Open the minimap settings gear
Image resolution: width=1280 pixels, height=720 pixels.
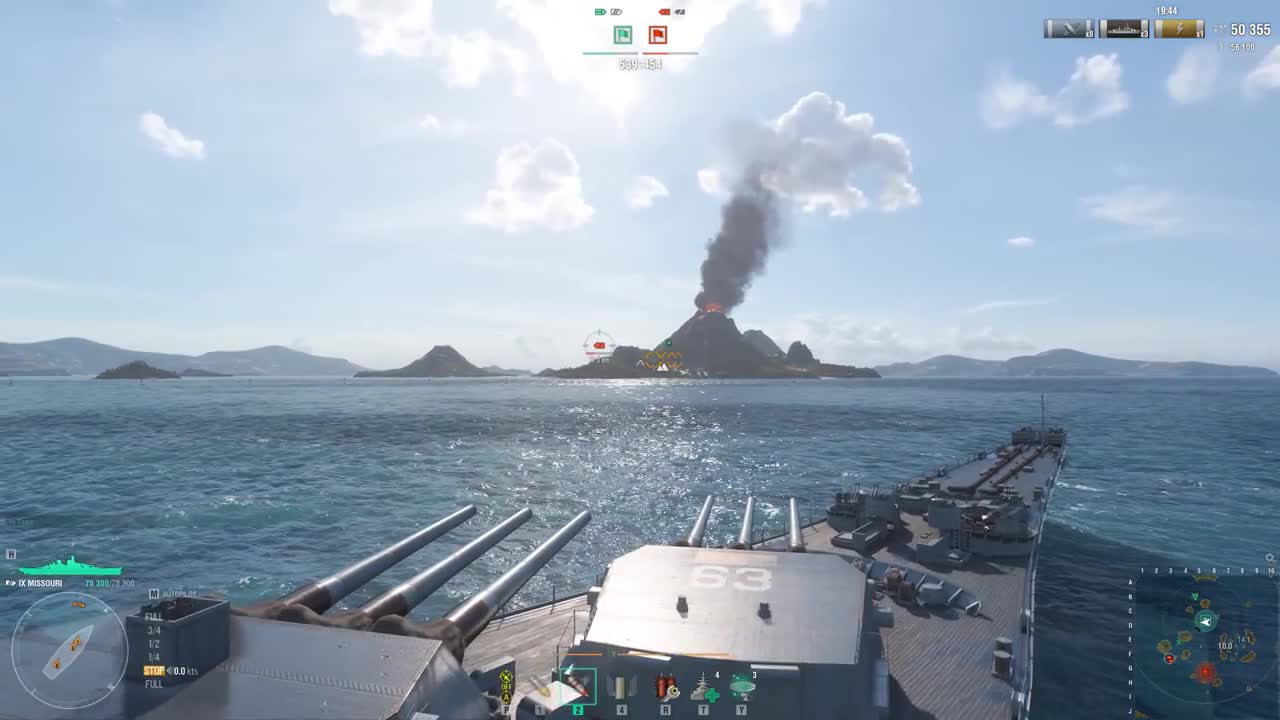[x=1270, y=559]
